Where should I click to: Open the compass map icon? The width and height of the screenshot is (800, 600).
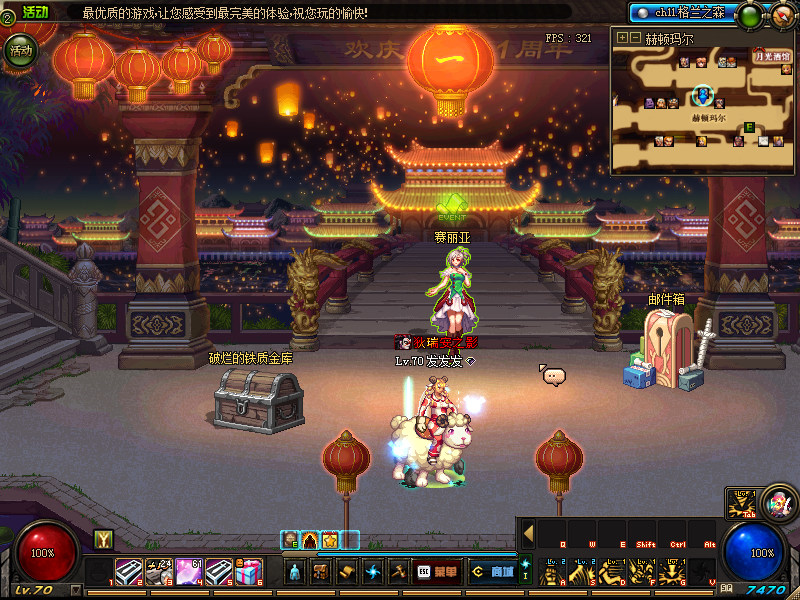pos(781,15)
